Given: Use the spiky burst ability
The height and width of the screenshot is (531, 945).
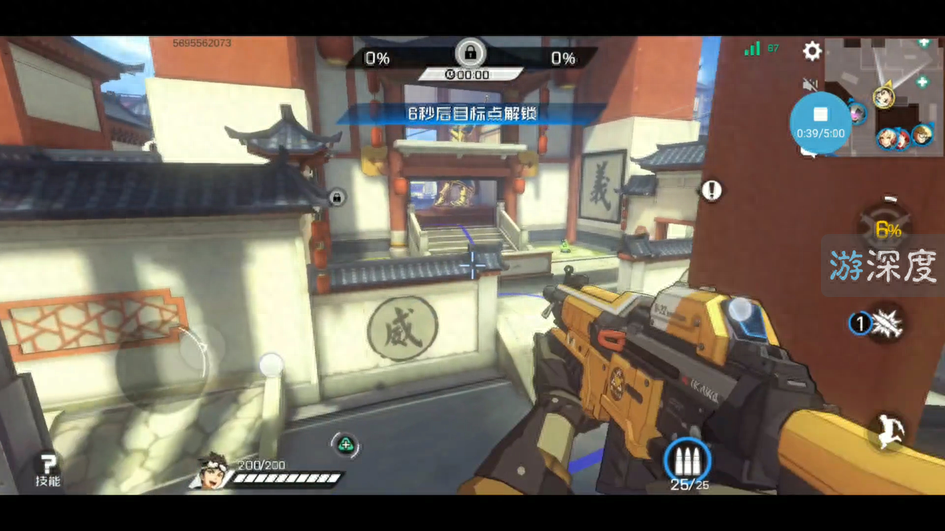Looking at the screenshot, I should click(886, 323).
